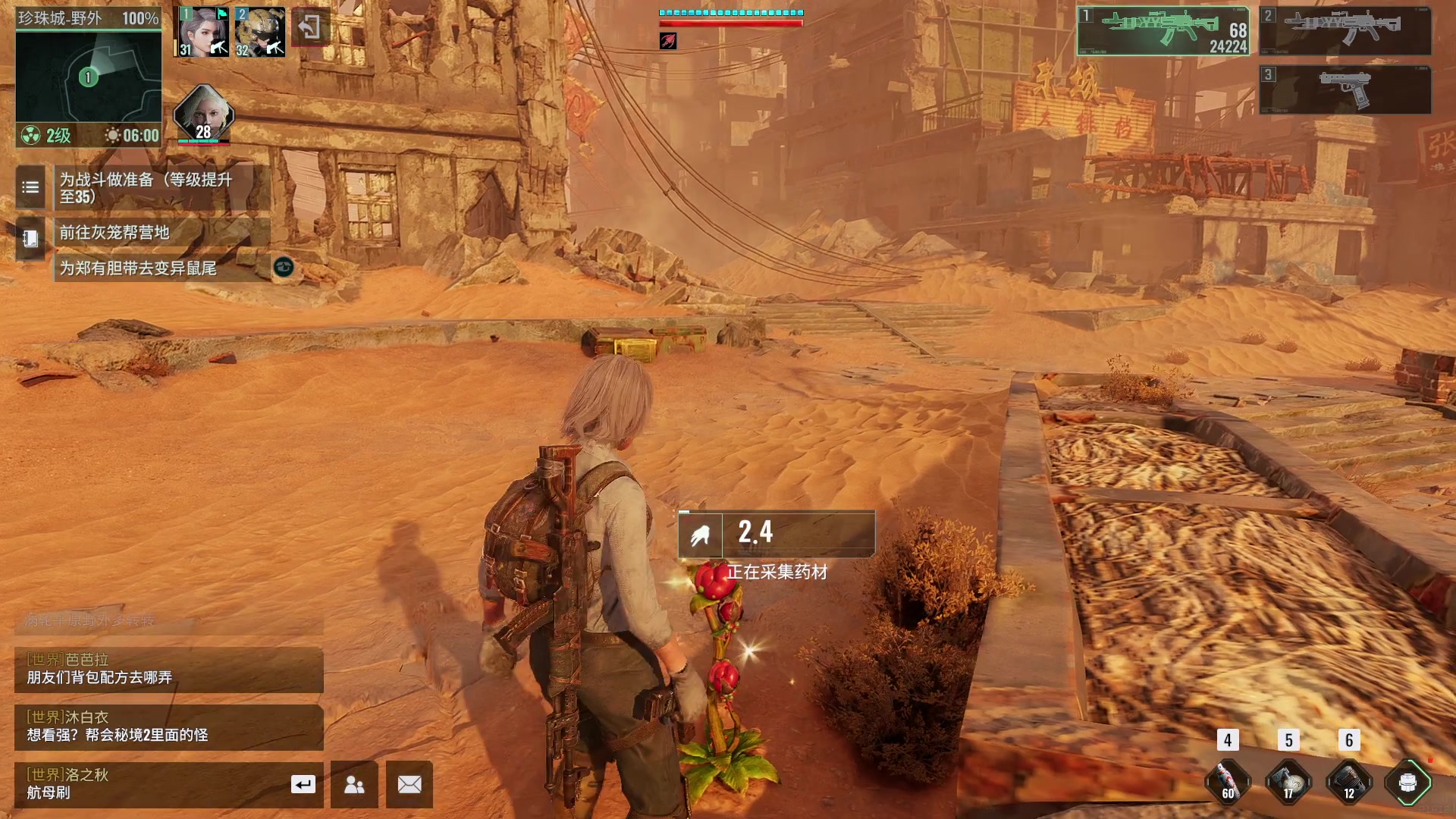Switch to the weapon in slot 2

pos(1345,31)
